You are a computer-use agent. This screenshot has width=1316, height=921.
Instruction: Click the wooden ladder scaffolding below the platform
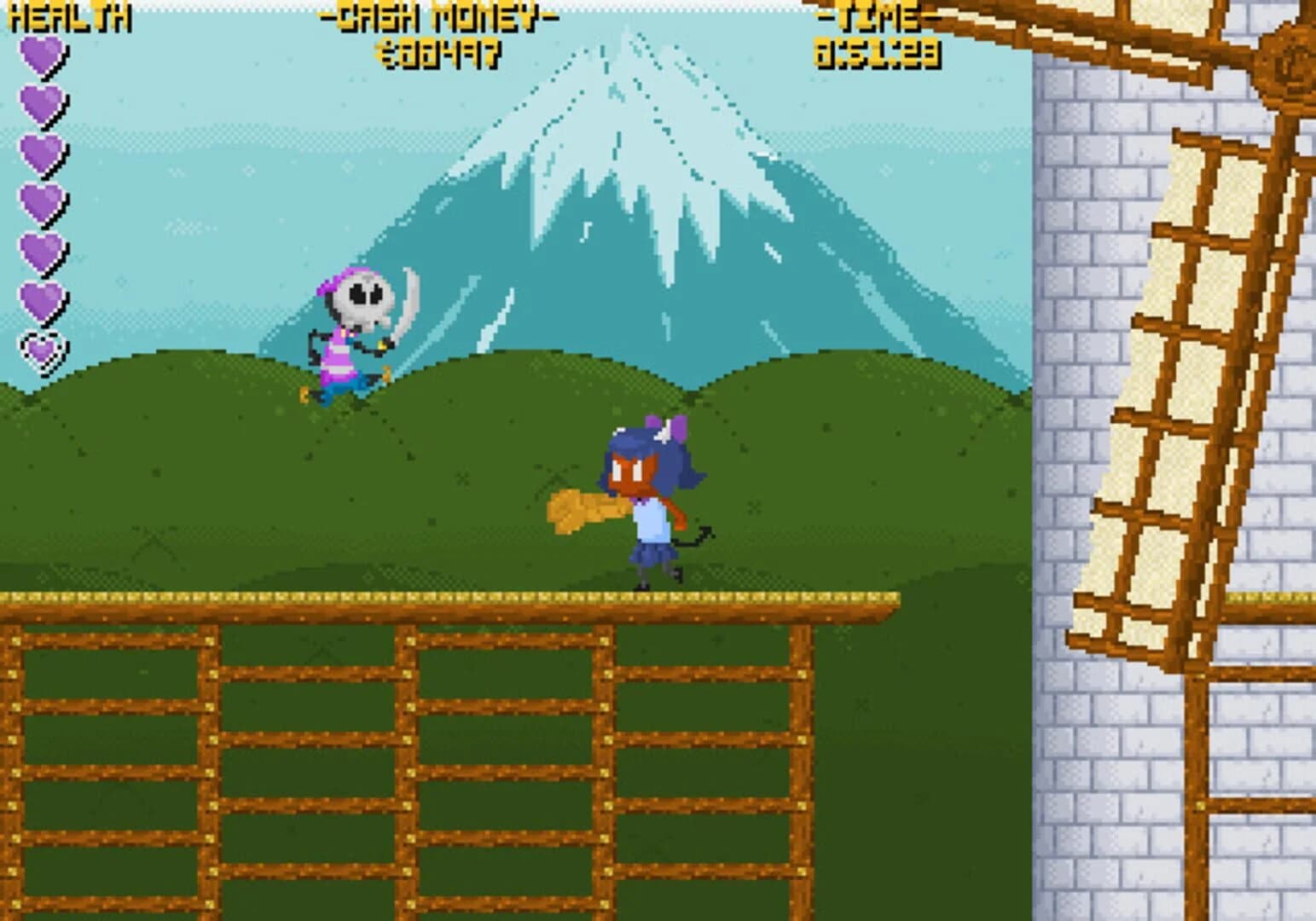coord(384,750)
